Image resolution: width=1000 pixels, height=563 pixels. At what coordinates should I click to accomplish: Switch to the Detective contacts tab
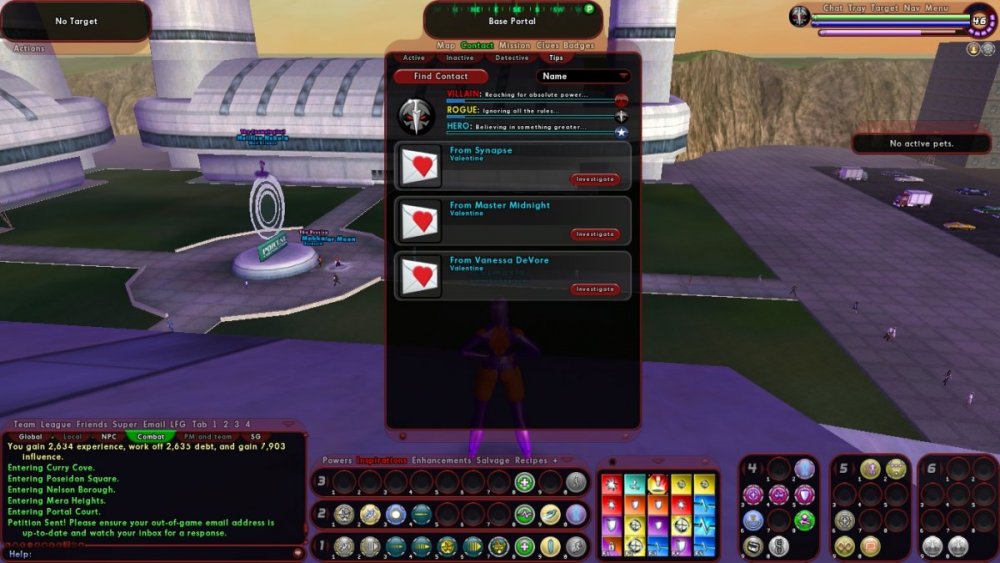tap(512, 58)
